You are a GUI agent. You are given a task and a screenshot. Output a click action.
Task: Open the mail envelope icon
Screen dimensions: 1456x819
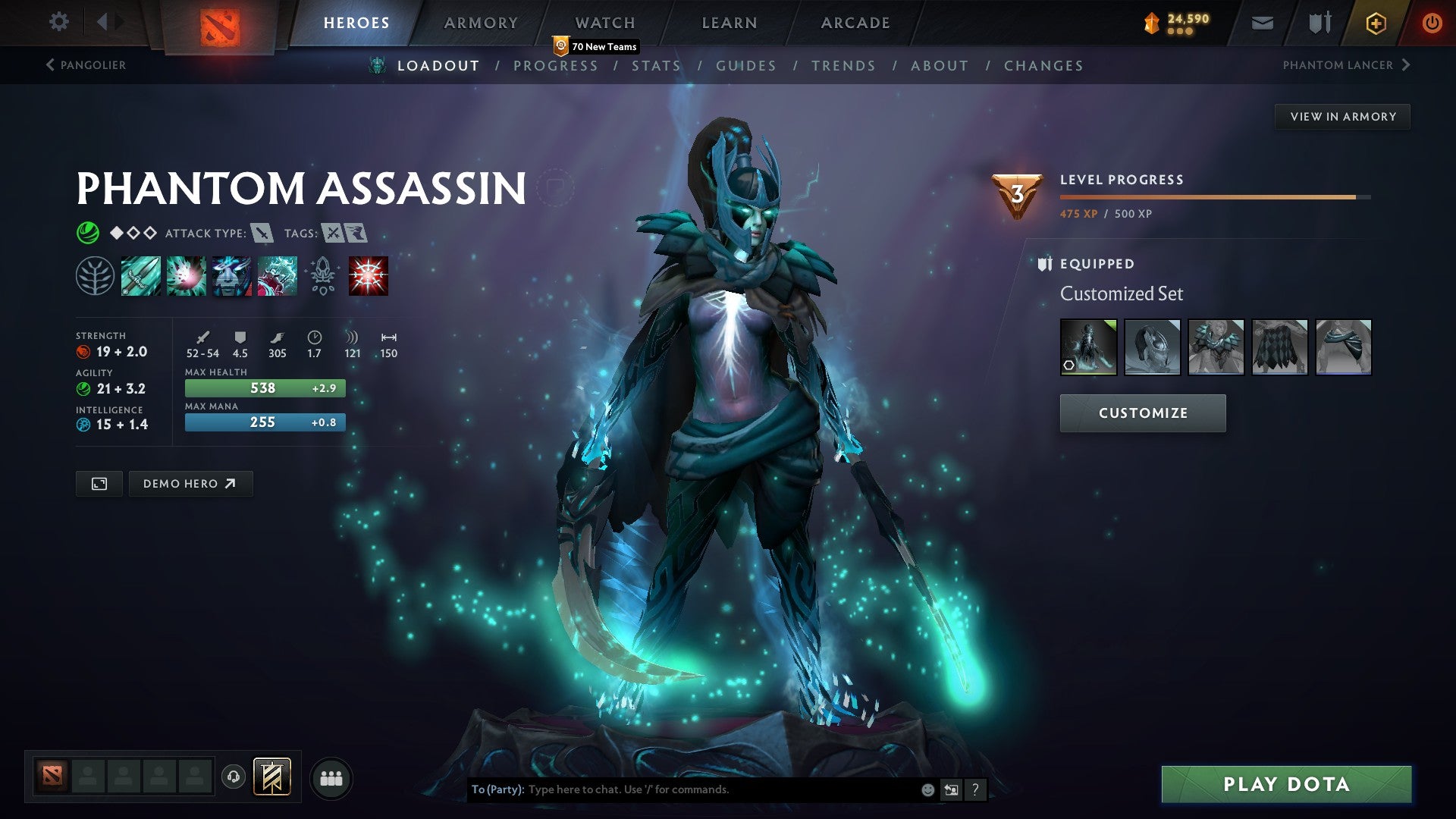[1262, 23]
